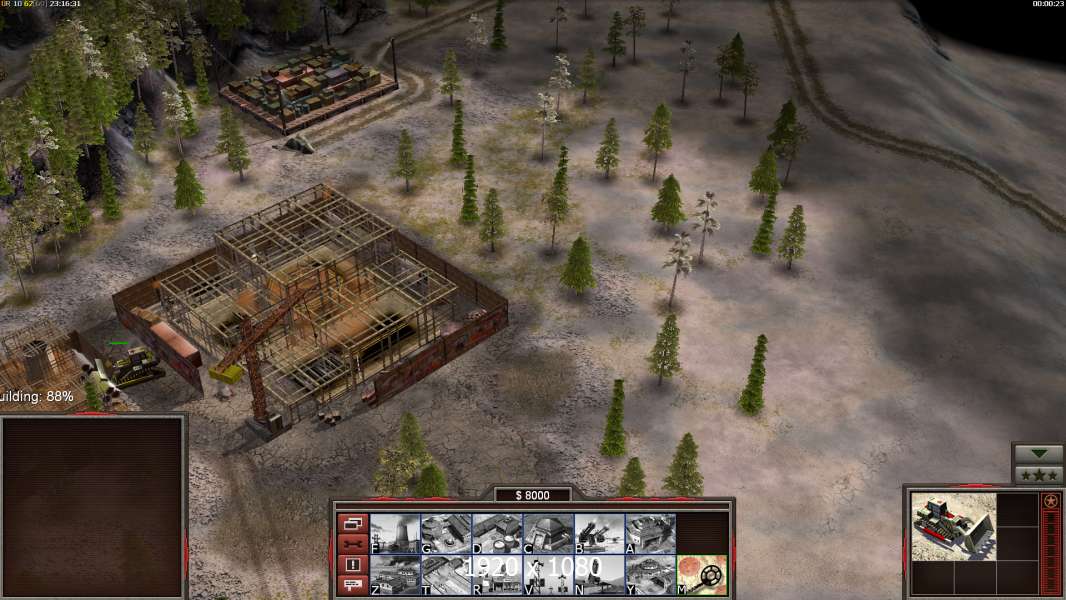
Task: Choose the round-roofed building icon labeled Y
Action: point(650,574)
